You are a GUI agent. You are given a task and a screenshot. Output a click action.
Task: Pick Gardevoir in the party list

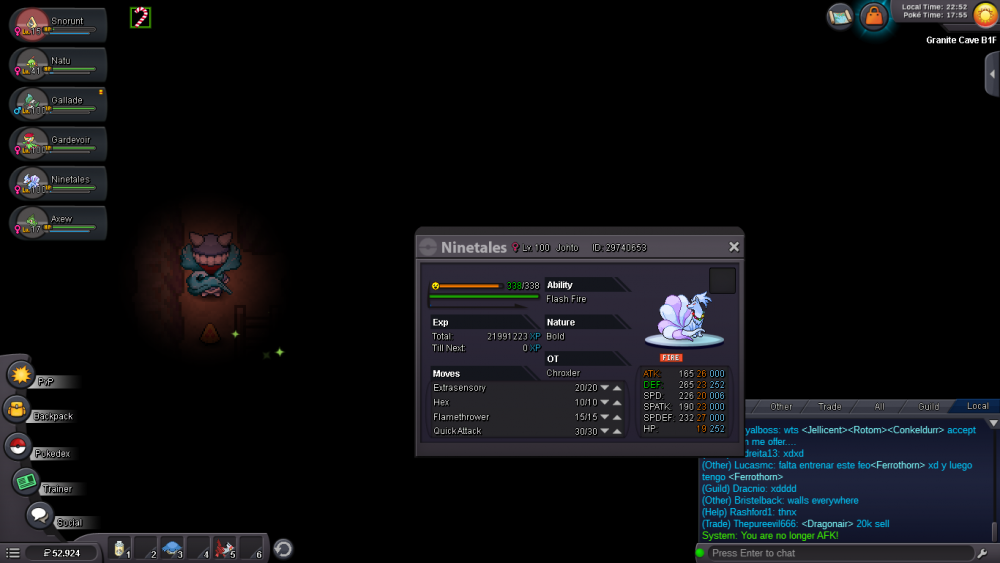coord(58,143)
